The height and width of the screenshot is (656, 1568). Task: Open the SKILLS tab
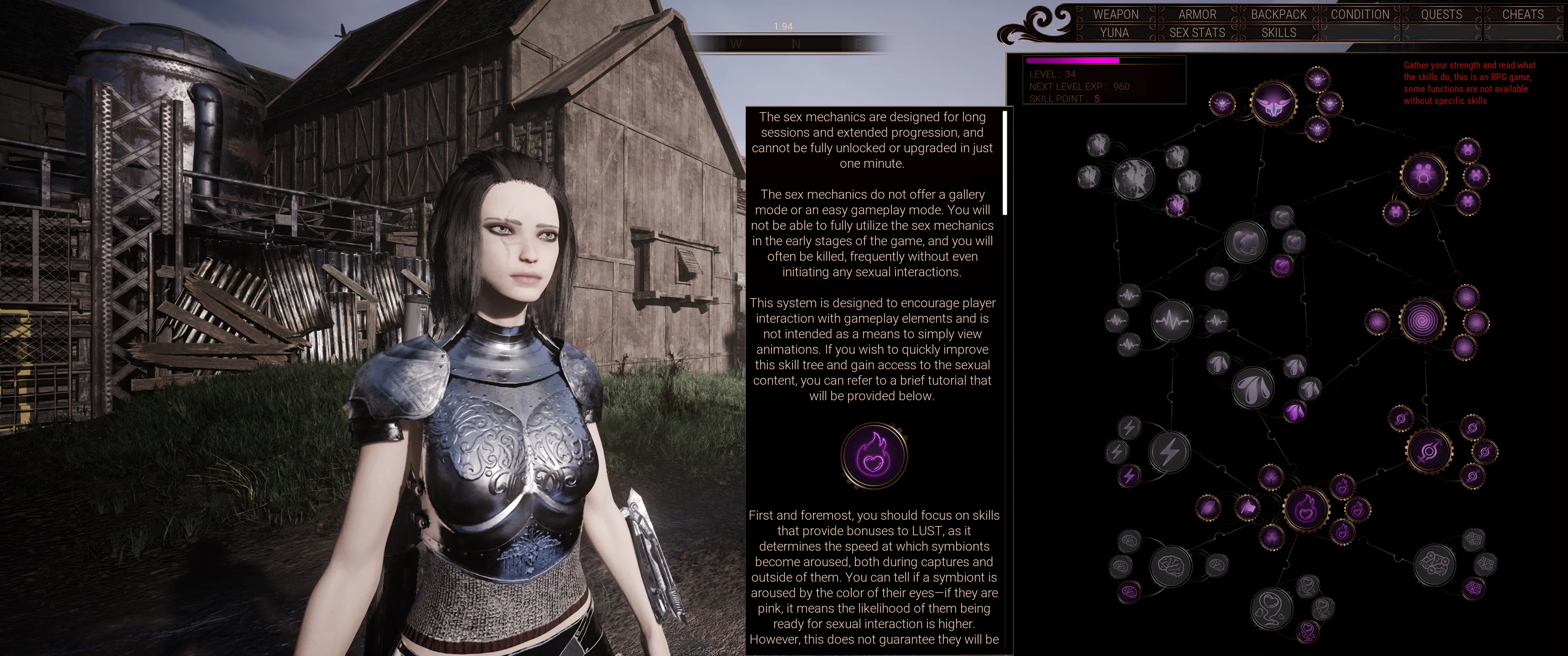click(1278, 33)
